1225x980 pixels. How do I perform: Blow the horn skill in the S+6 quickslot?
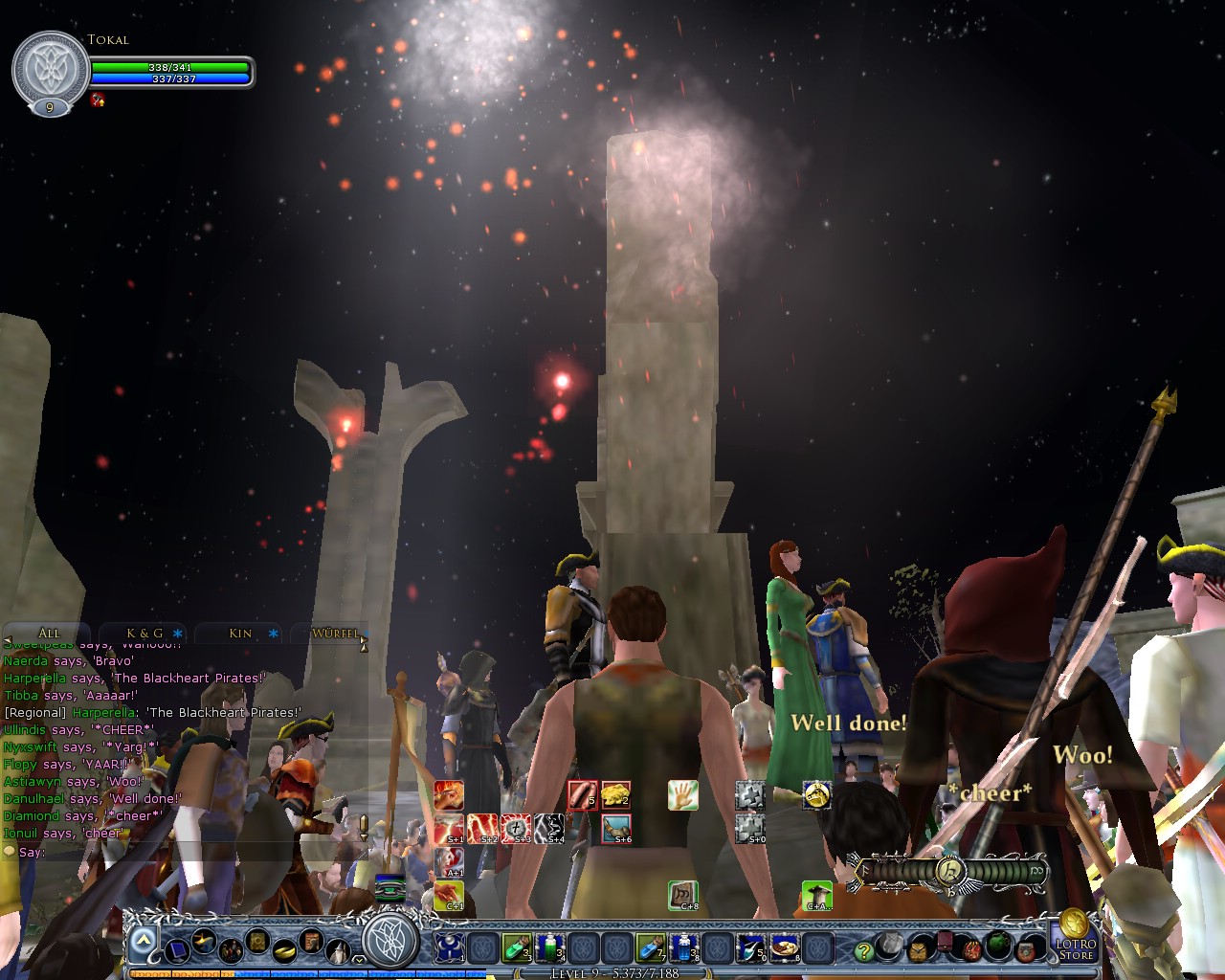pos(617,831)
